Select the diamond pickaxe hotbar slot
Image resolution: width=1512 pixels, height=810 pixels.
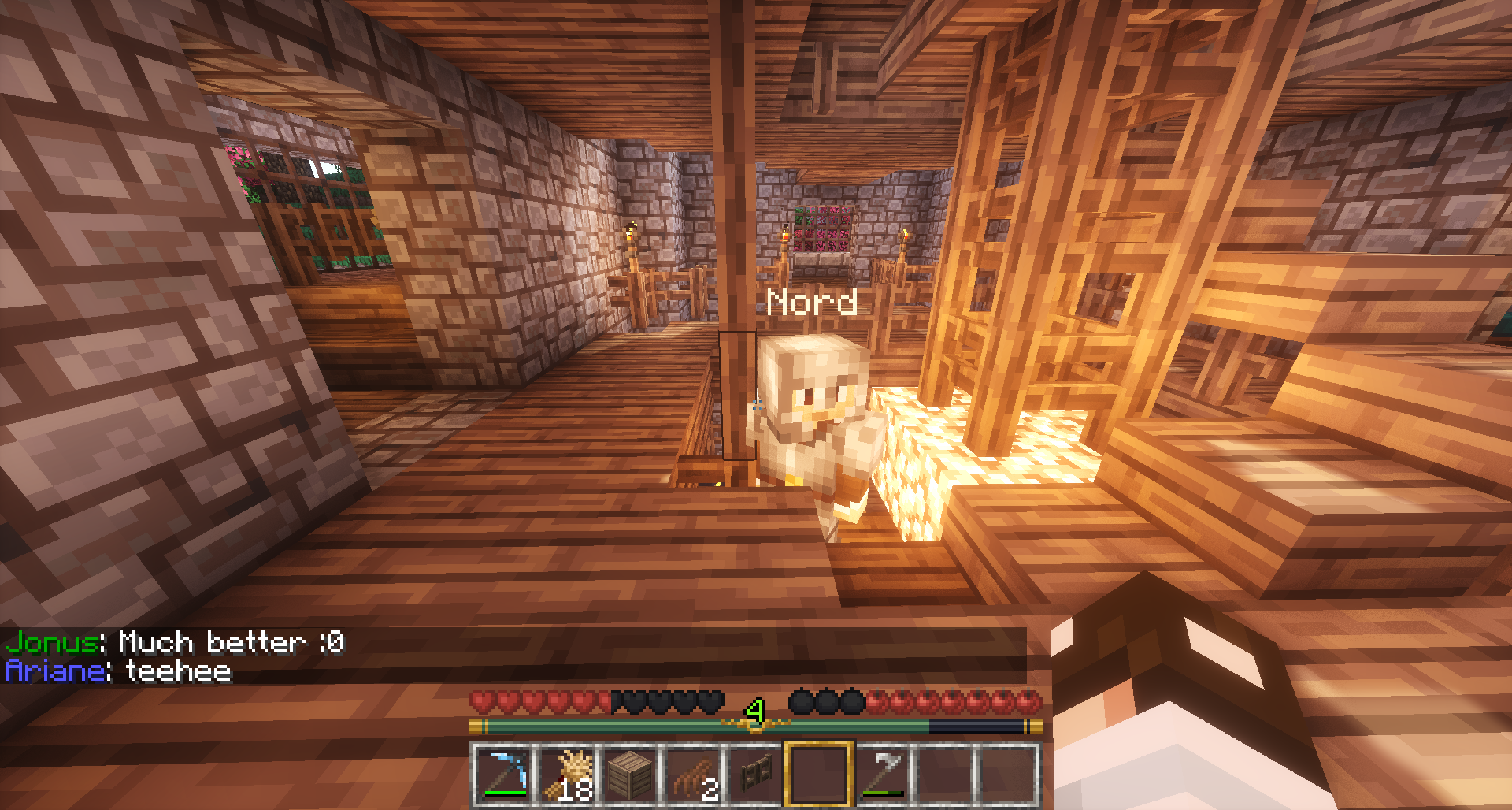click(502, 774)
